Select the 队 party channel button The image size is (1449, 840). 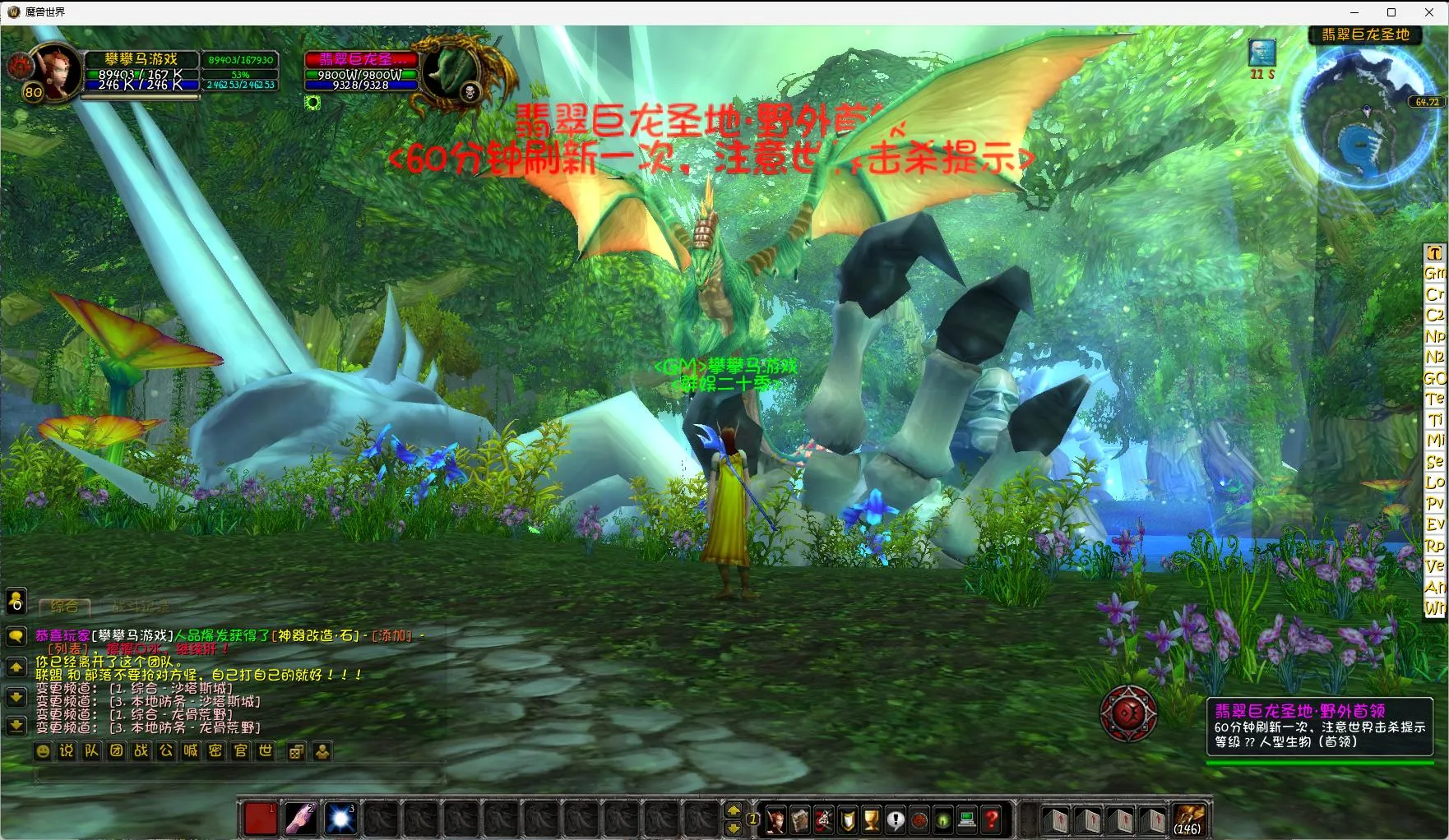(x=92, y=750)
